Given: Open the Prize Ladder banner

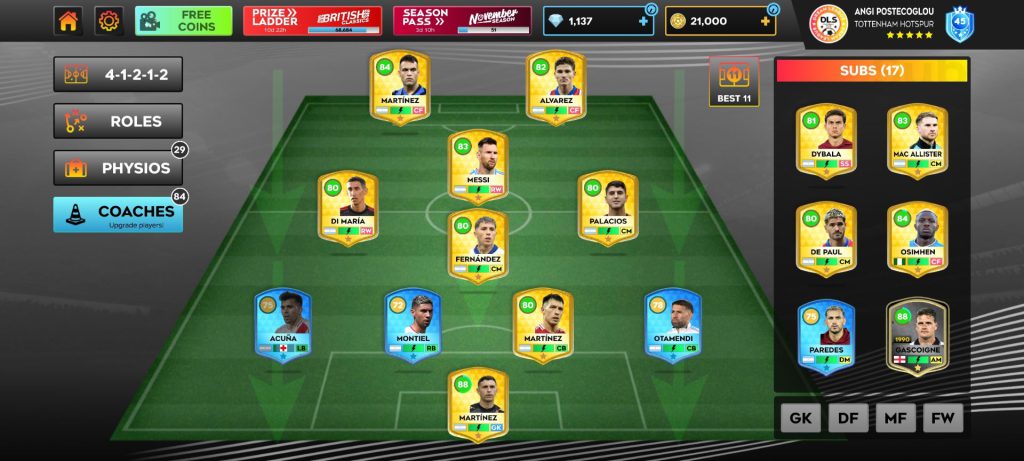Looking at the screenshot, I should coord(312,20).
